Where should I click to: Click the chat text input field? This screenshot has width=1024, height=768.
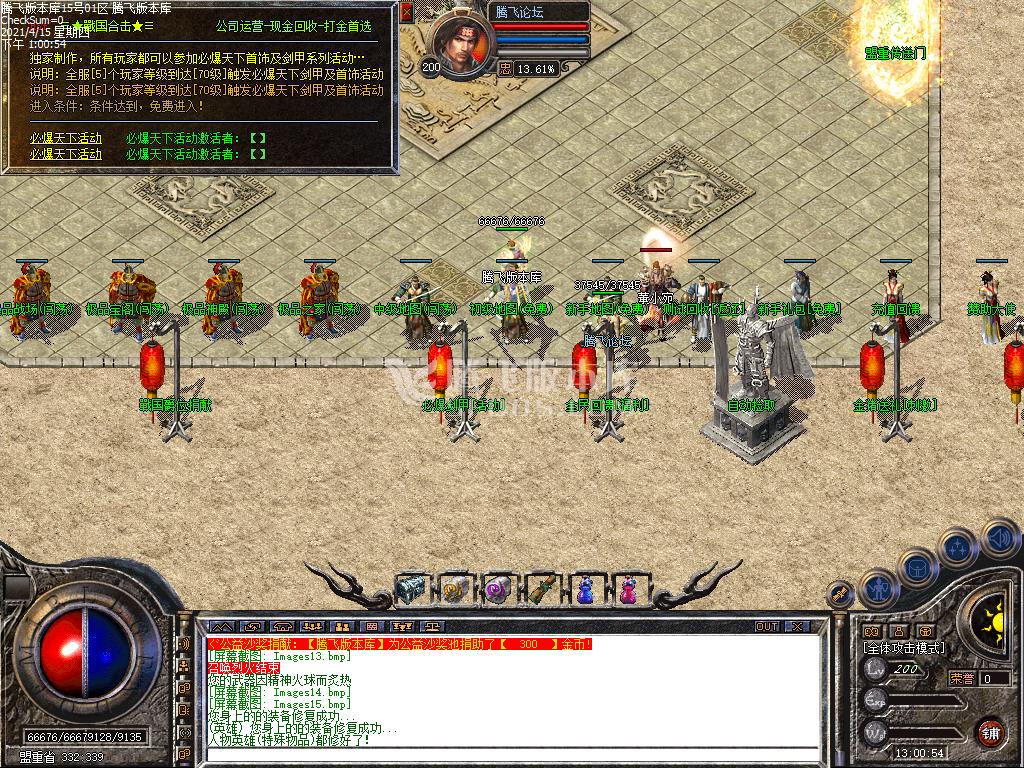[x=510, y=753]
